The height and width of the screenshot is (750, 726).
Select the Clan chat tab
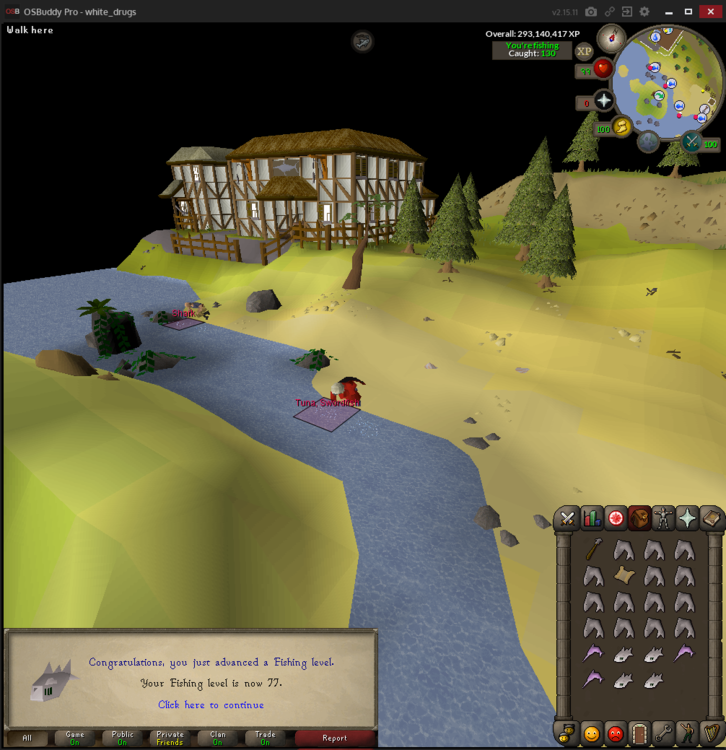(217, 738)
